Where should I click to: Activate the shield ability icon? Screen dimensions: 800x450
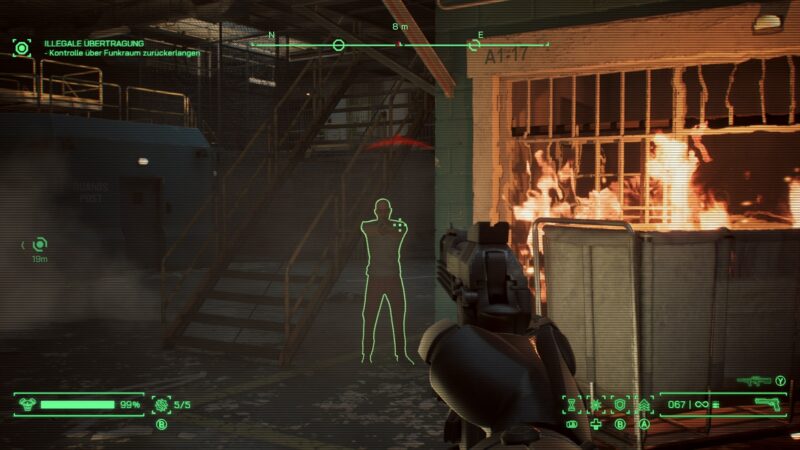(x=620, y=404)
